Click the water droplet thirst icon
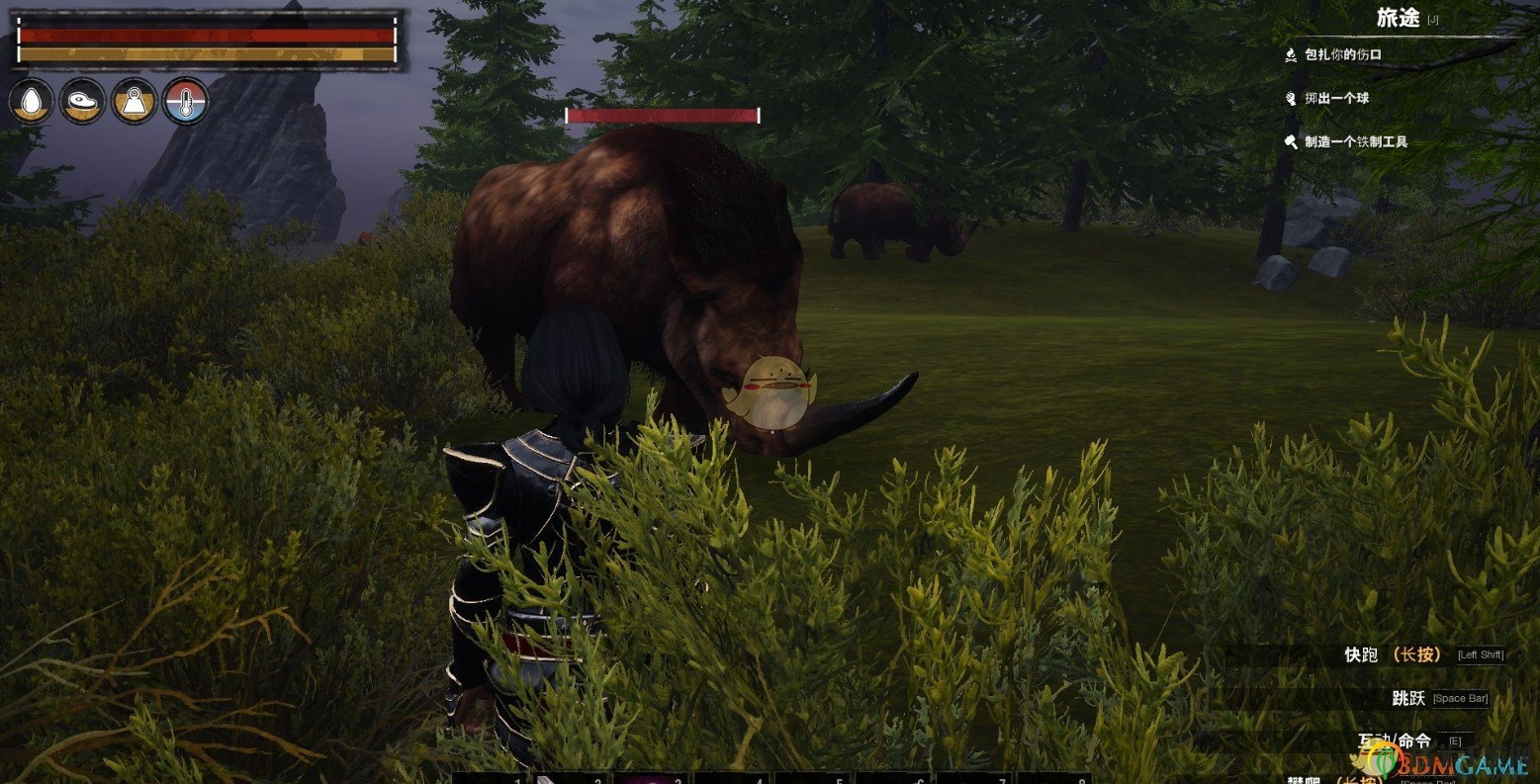The width and height of the screenshot is (1540, 784). click(32, 101)
